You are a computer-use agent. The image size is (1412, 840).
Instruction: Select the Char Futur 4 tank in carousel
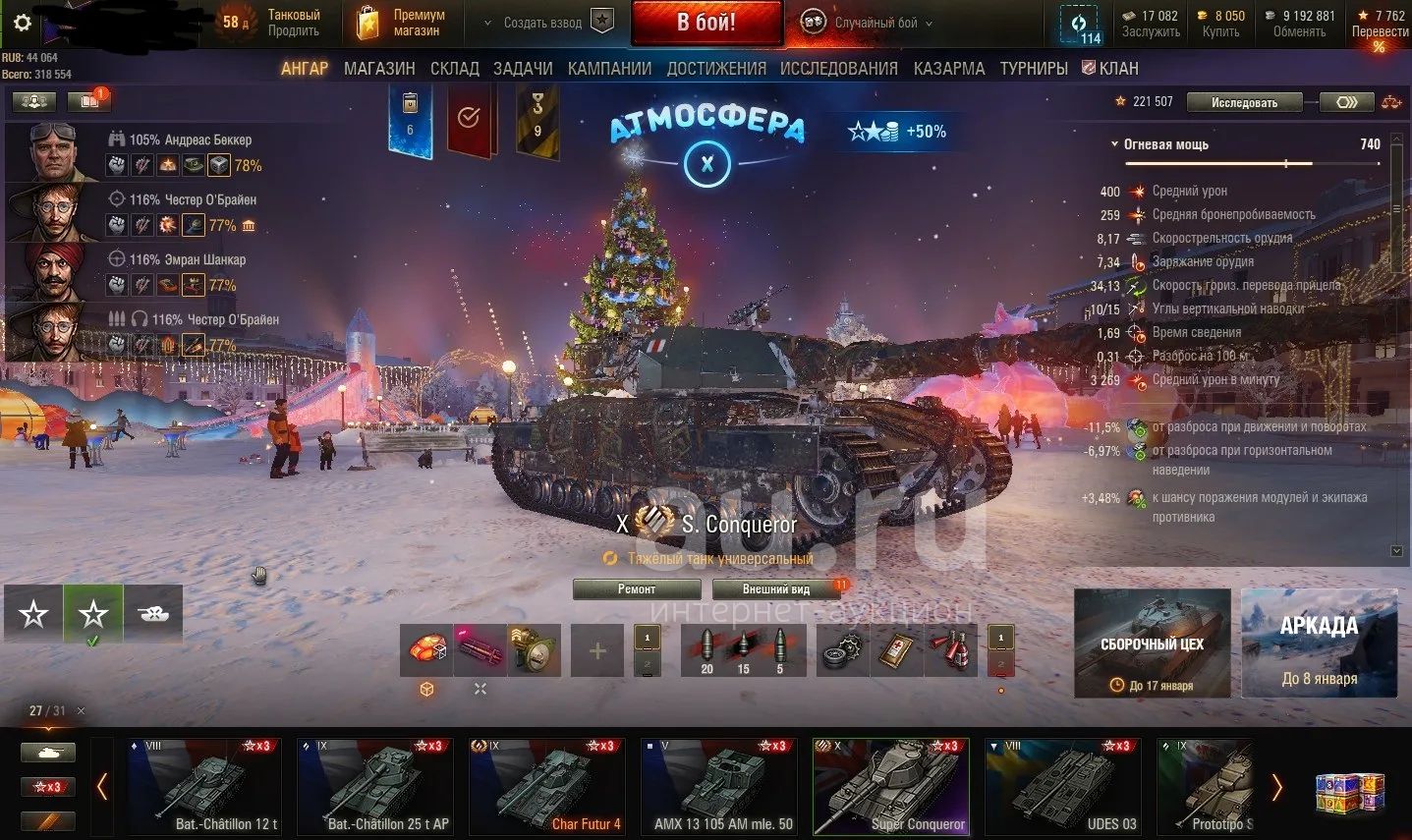tap(545, 787)
